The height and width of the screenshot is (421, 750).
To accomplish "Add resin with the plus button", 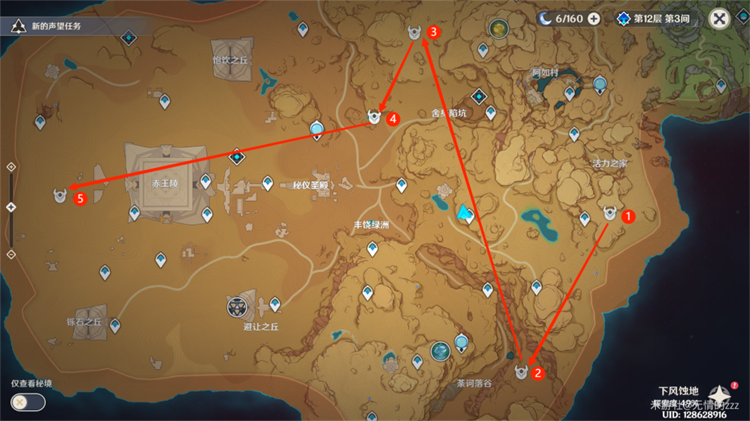I will (x=594, y=19).
